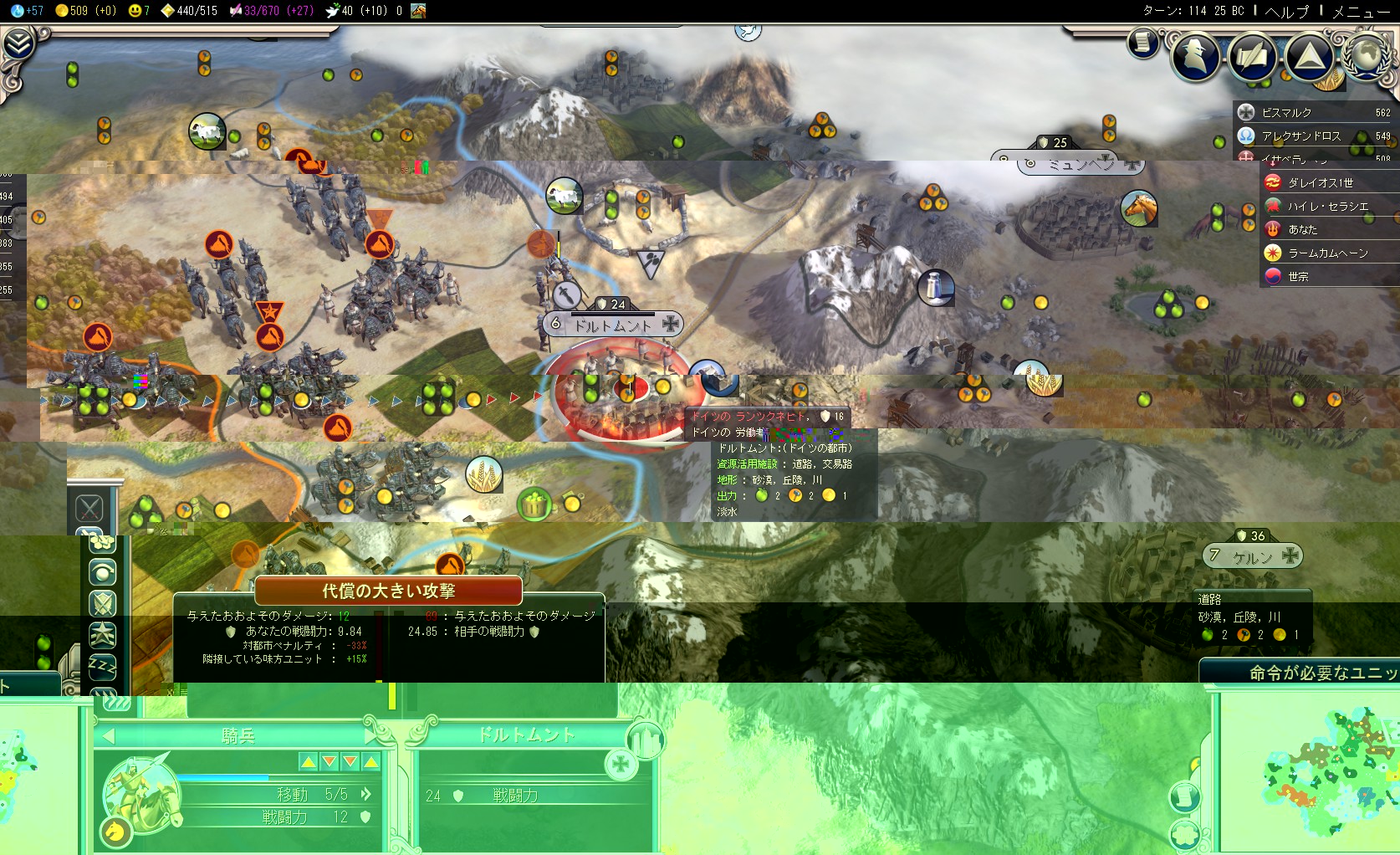This screenshot has width=1400, height=855.
Task: Select 世宗 in the leader list
Action: [x=1299, y=276]
